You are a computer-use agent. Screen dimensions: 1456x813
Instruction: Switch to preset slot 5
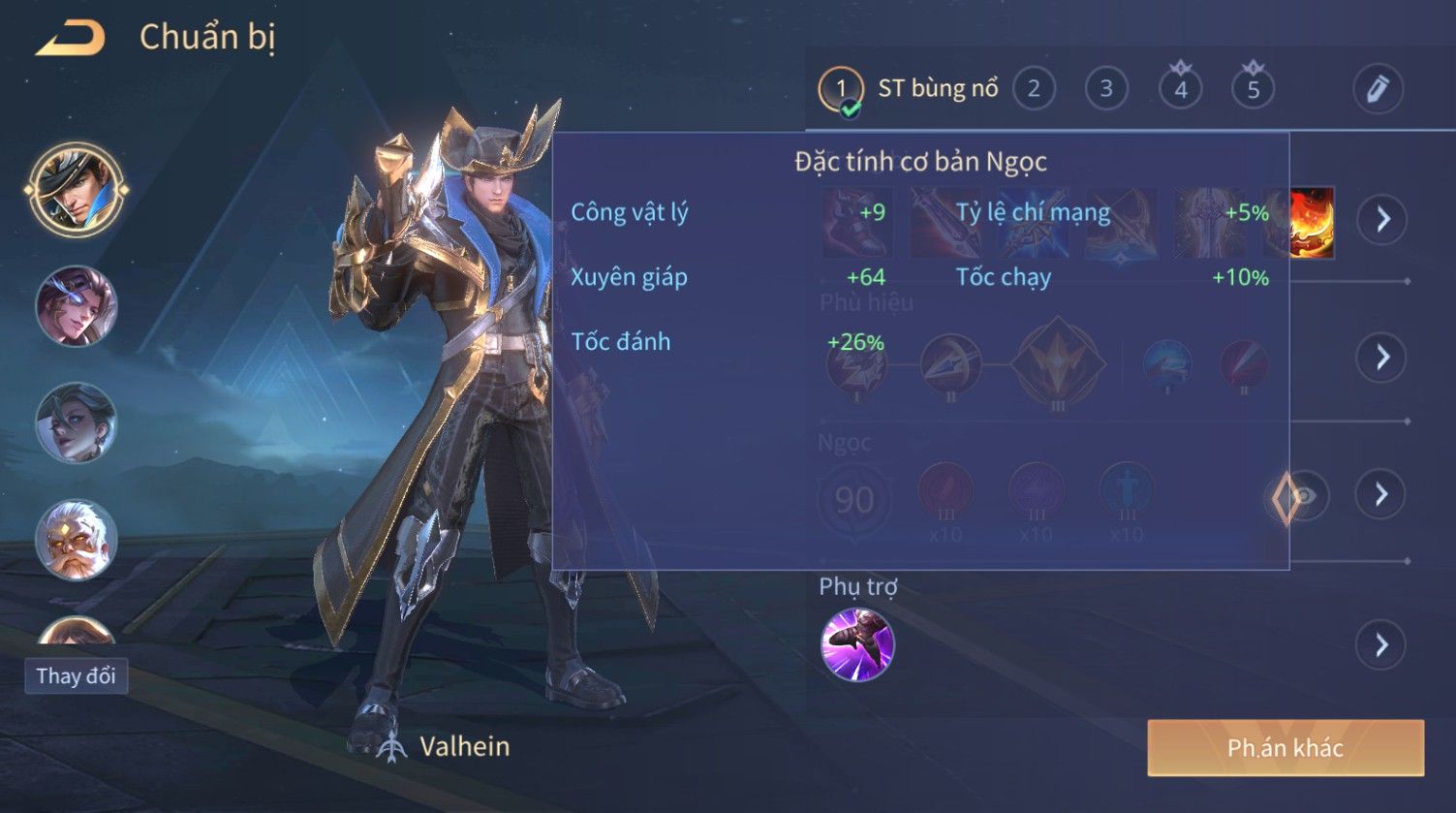coord(1253,89)
